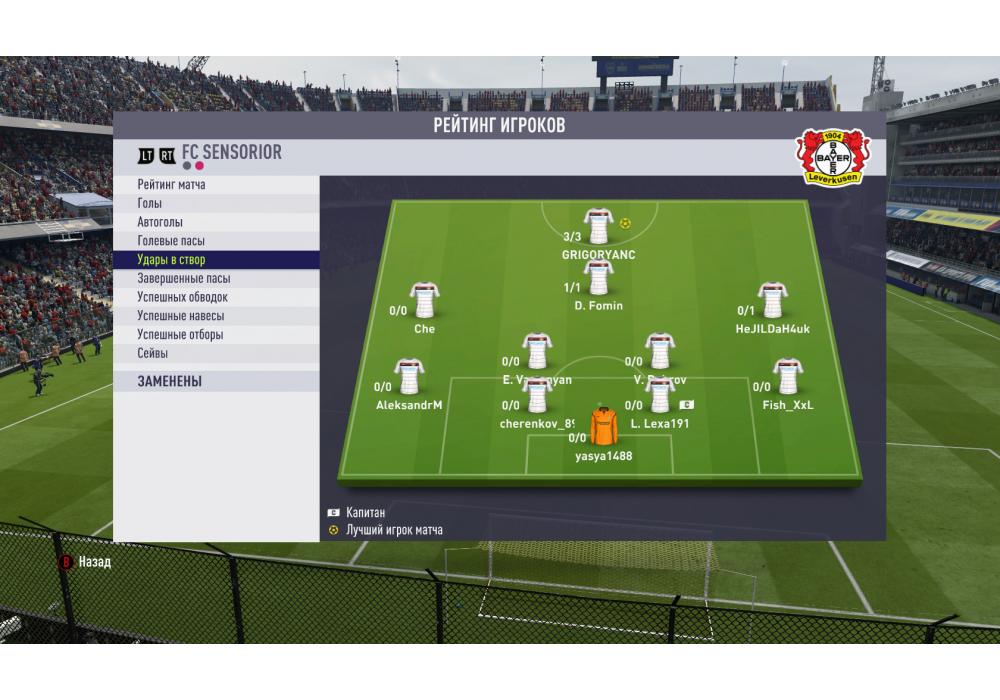Viewport: 1000px width, 700px height.
Task: Choose captain L. Lexa191
Action: point(659,396)
